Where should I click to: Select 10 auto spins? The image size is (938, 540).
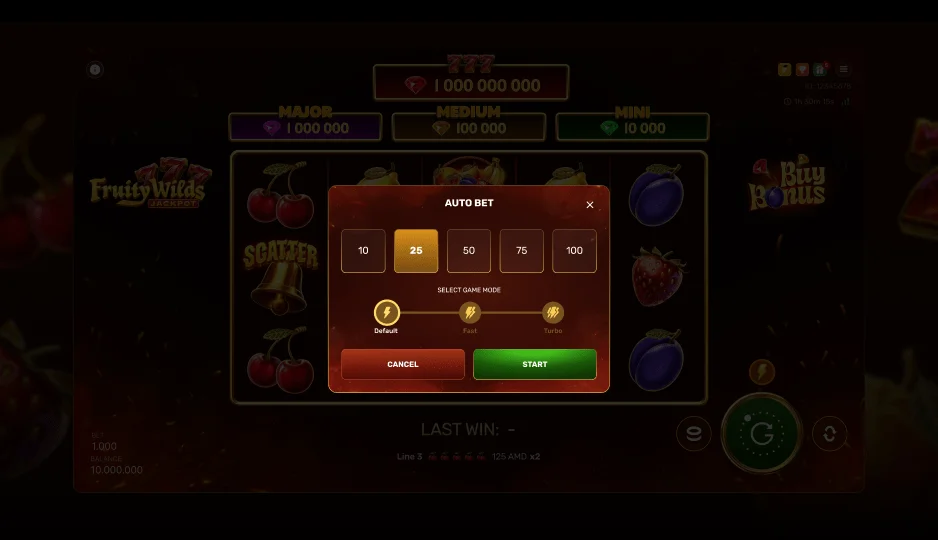(x=363, y=251)
